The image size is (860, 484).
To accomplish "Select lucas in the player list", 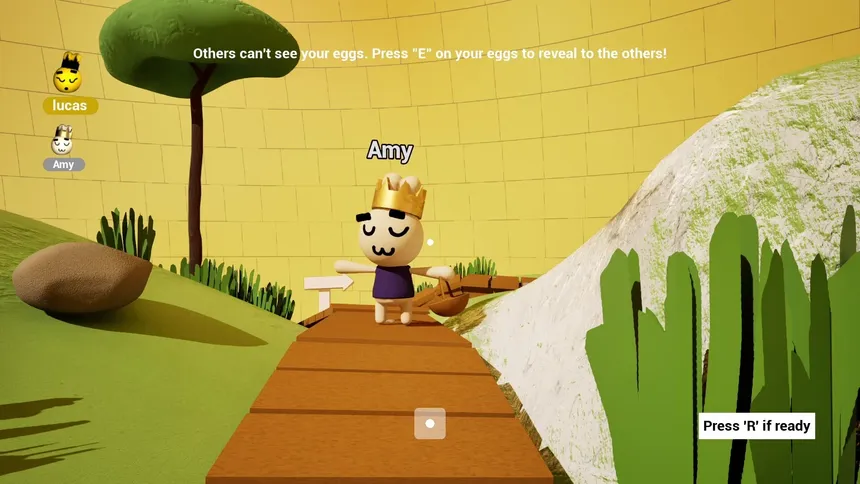I will (69, 105).
